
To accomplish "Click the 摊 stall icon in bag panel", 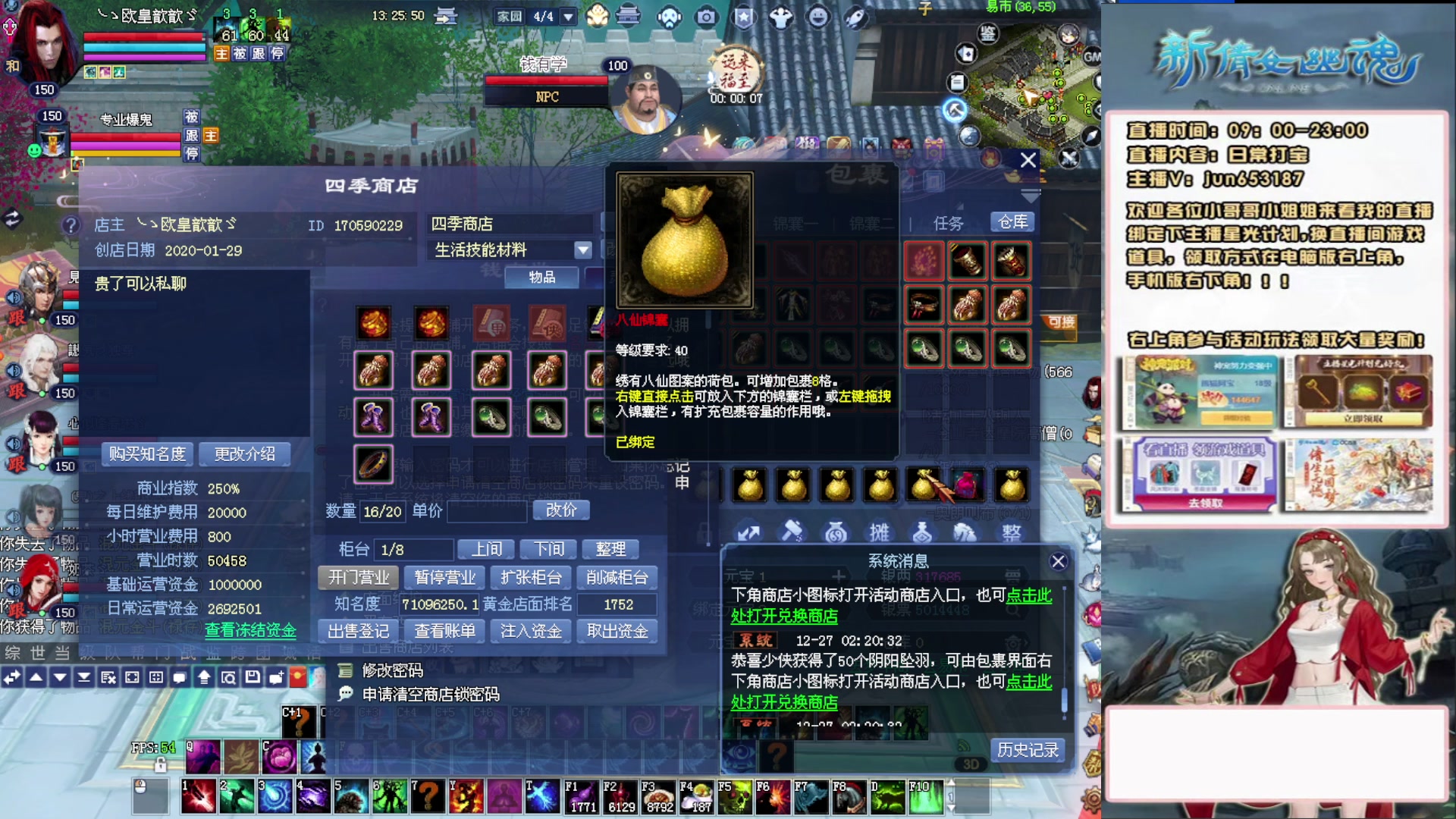I will (x=880, y=532).
